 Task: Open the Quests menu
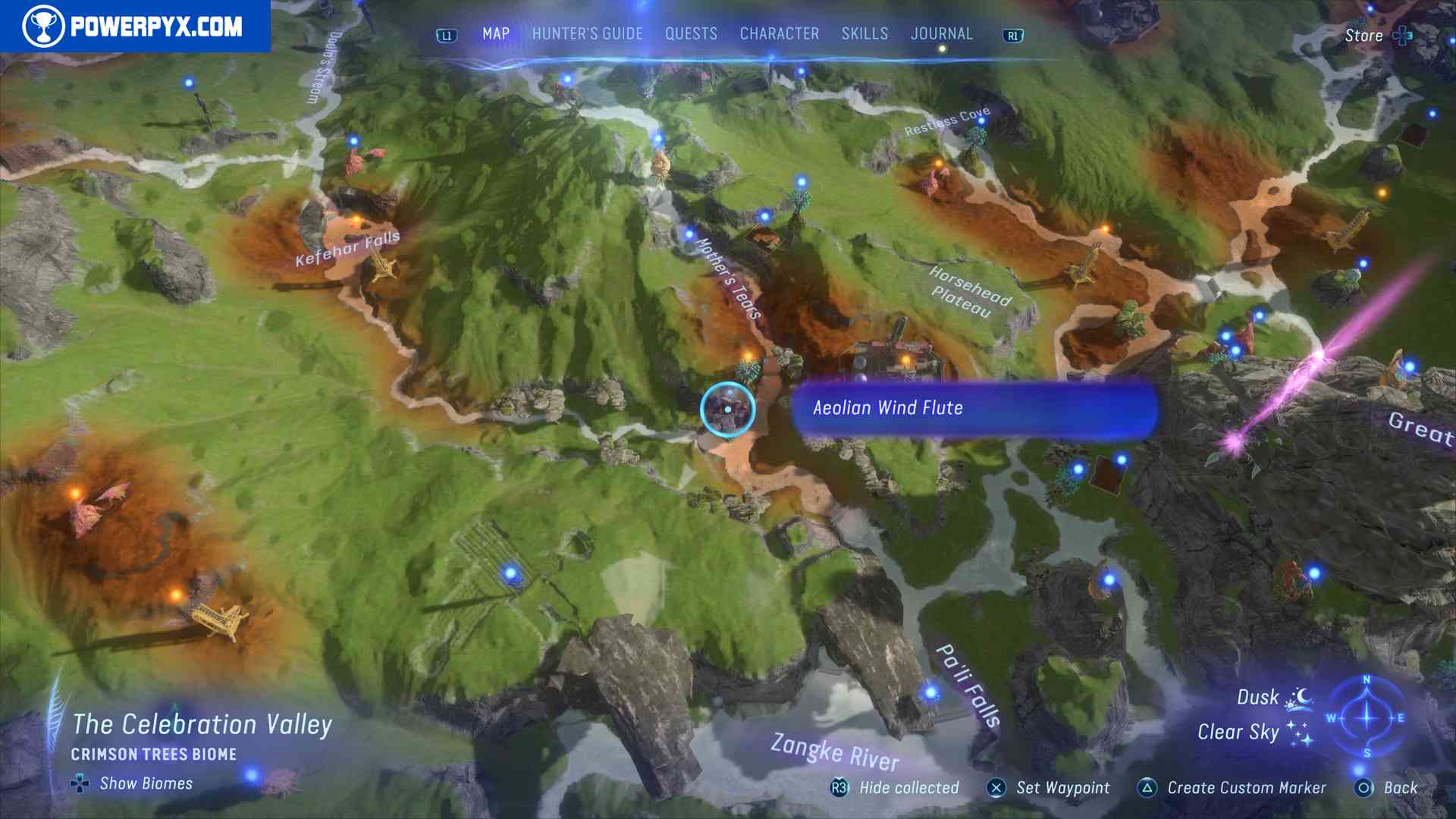(691, 33)
